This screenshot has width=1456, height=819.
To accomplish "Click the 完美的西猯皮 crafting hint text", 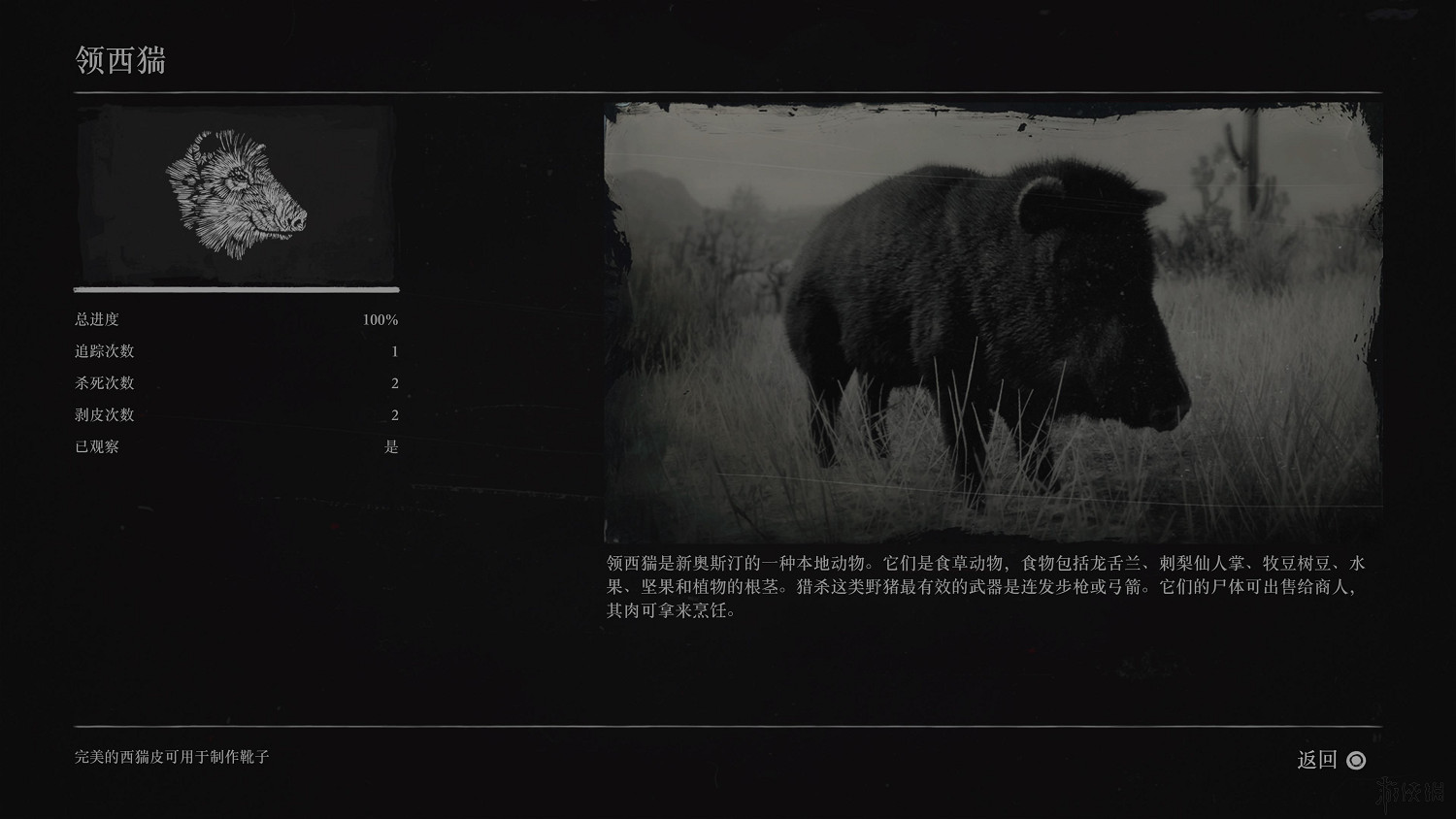I will click(x=172, y=758).
